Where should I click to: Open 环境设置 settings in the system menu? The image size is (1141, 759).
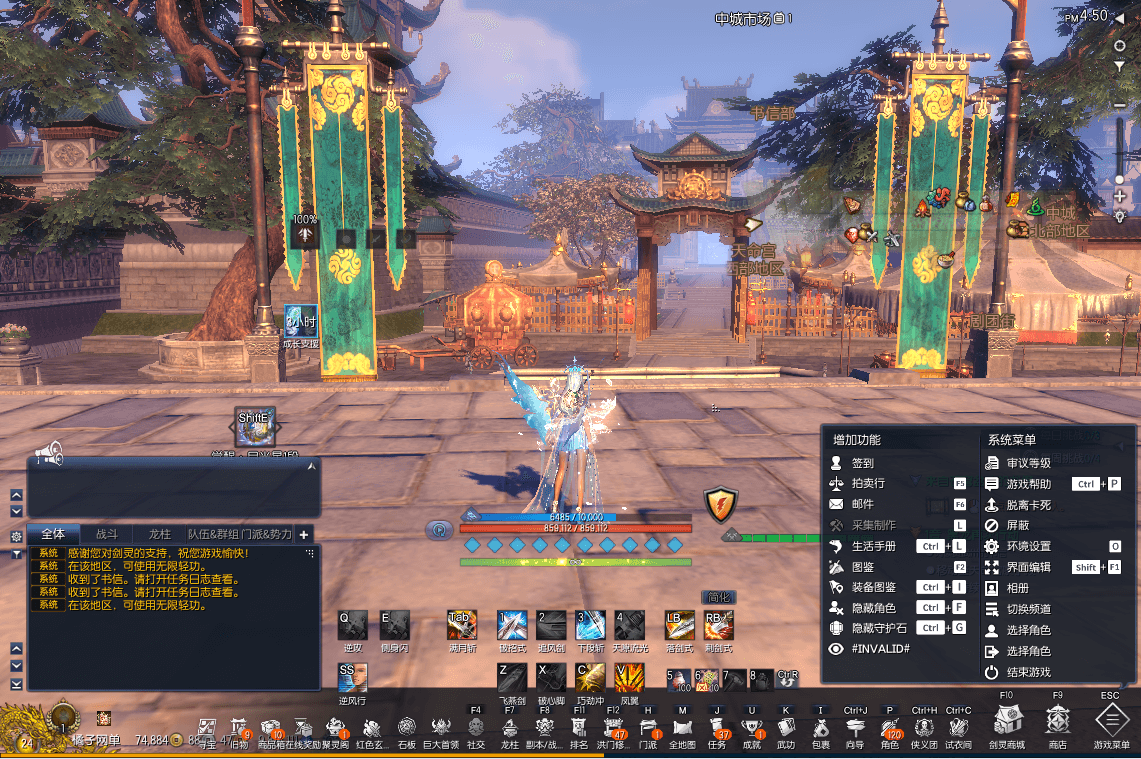(x=1028, y=546)
